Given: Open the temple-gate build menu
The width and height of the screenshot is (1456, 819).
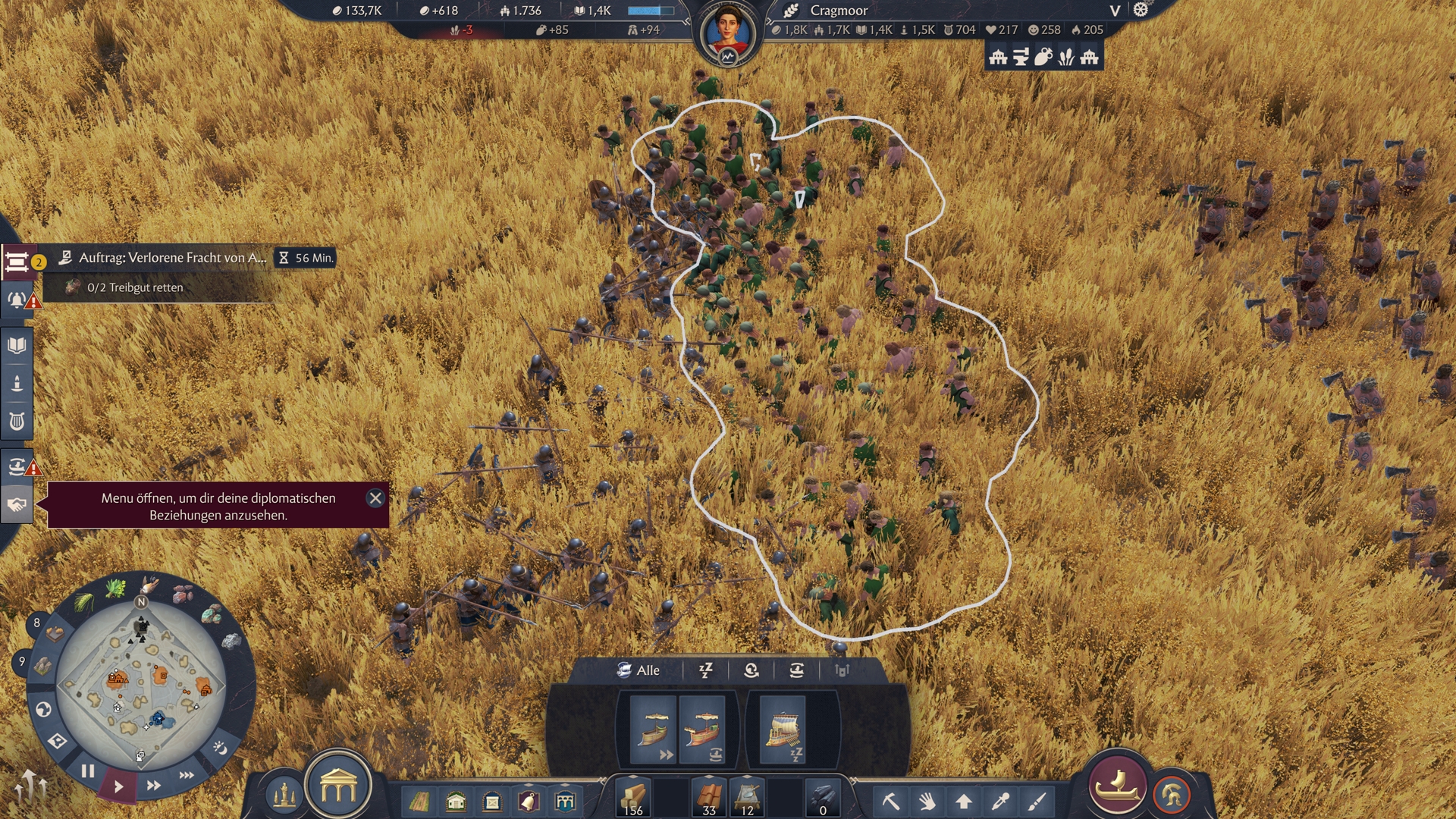Looking at the screenshot, I should pos(338,789).
